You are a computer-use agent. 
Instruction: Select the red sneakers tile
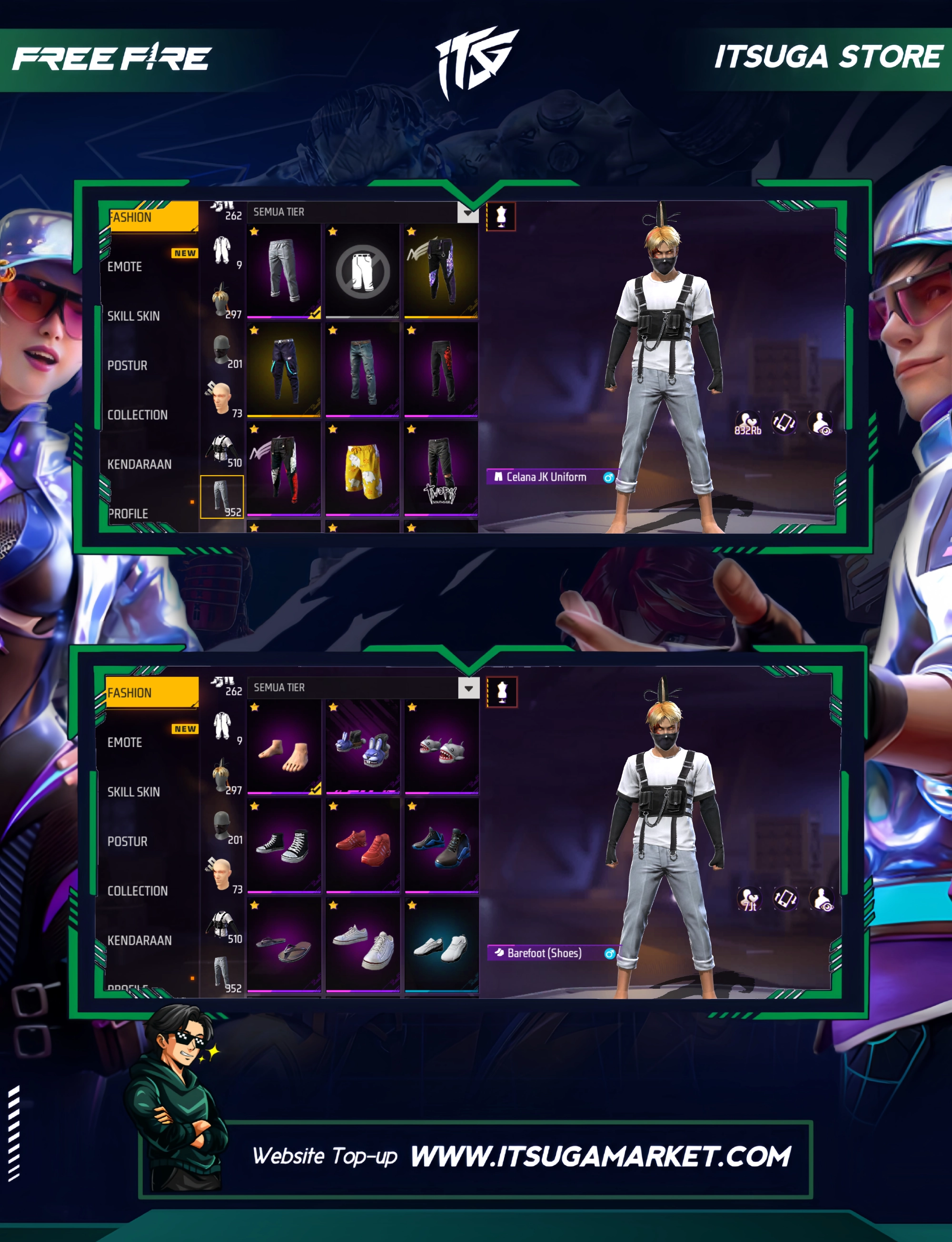(363, 845)
